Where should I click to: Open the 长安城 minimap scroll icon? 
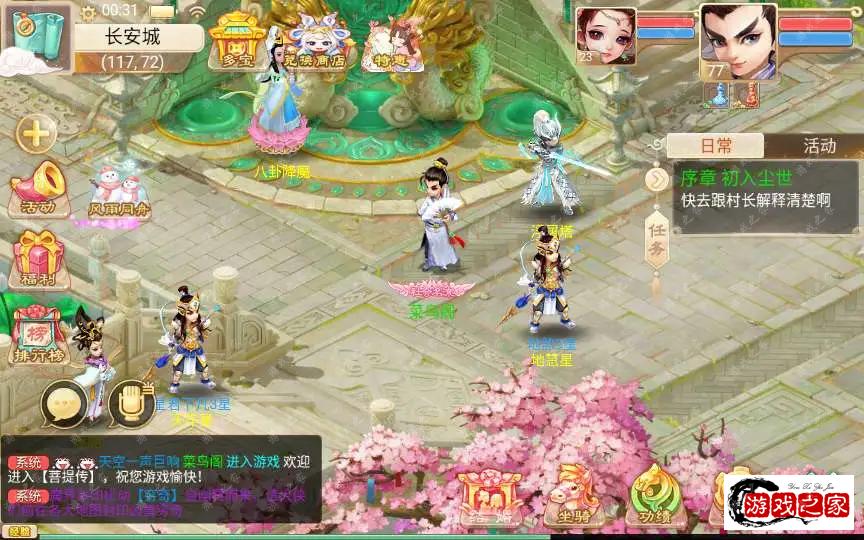[x=36, y=37]
